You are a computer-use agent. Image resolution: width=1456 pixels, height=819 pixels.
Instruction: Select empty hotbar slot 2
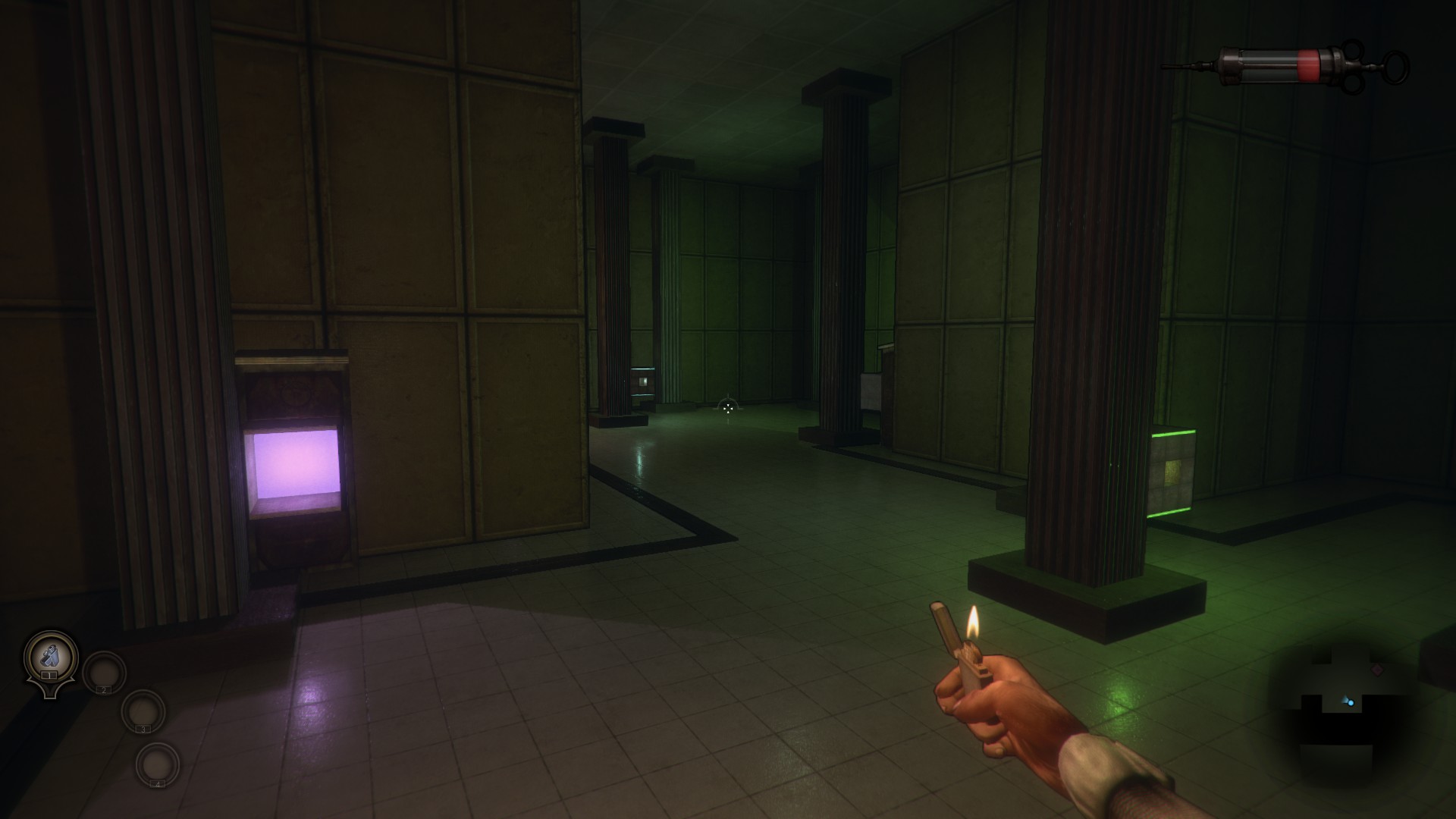coord(104,672)
